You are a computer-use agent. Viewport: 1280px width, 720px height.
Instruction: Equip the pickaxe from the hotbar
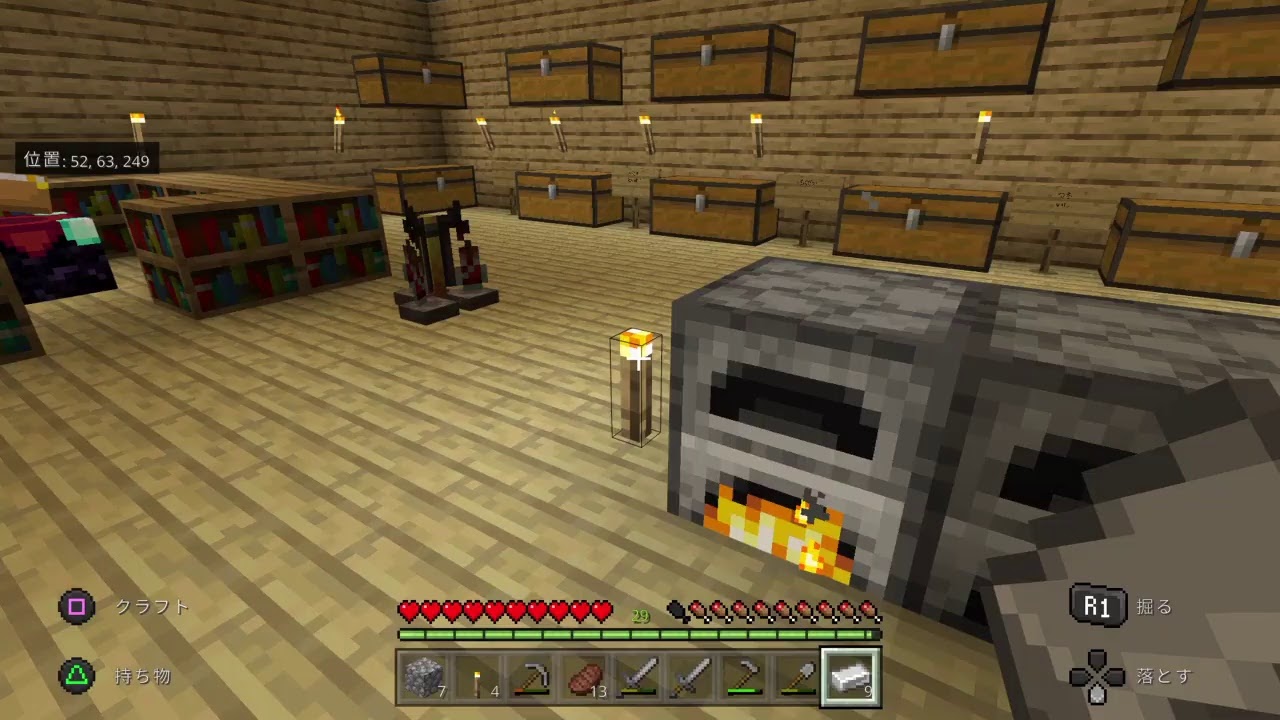pyautogui.click(x=531, y=678)
